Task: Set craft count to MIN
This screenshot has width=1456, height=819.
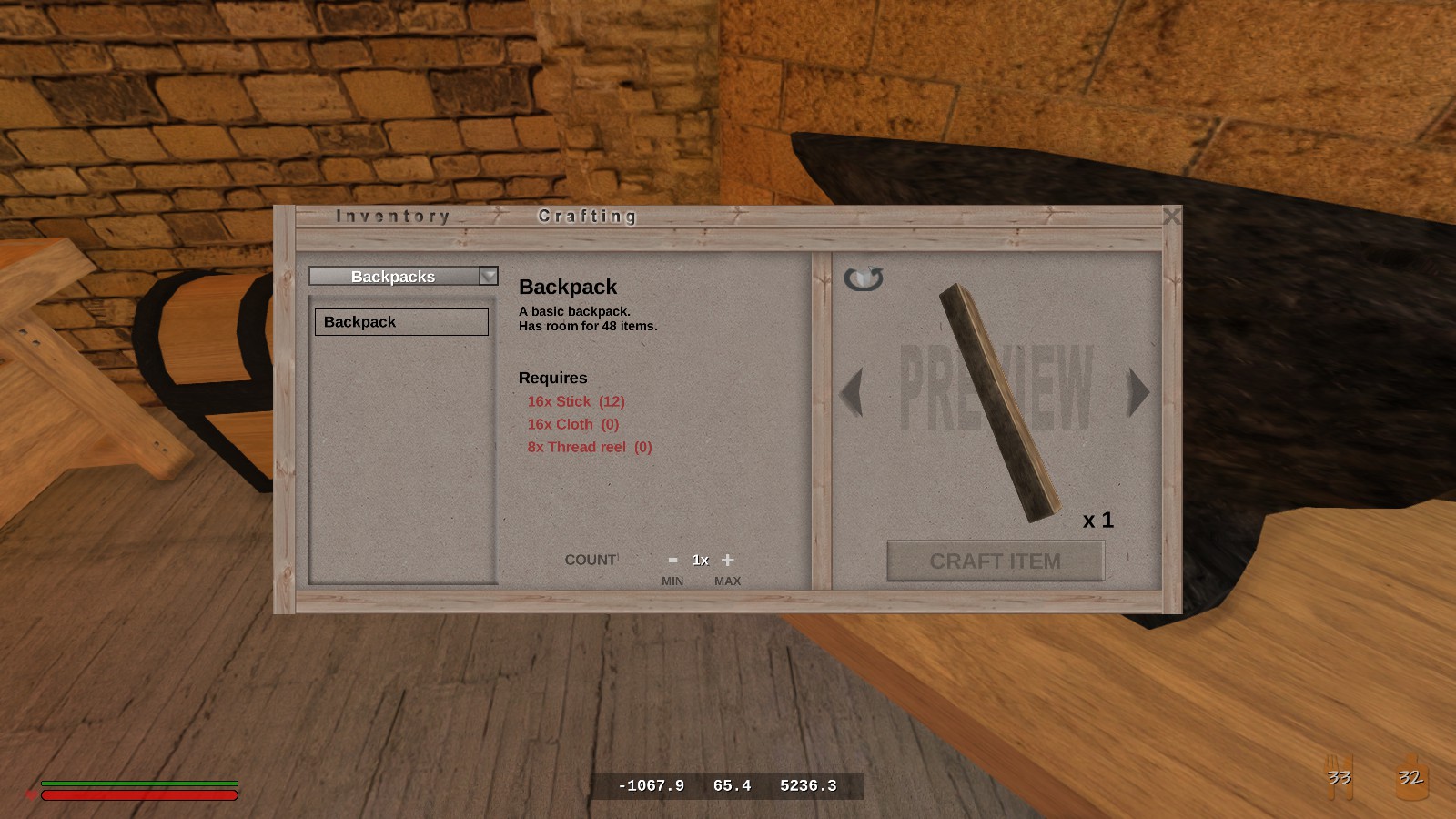Action: pyautogui.click(x=672, y=581)
